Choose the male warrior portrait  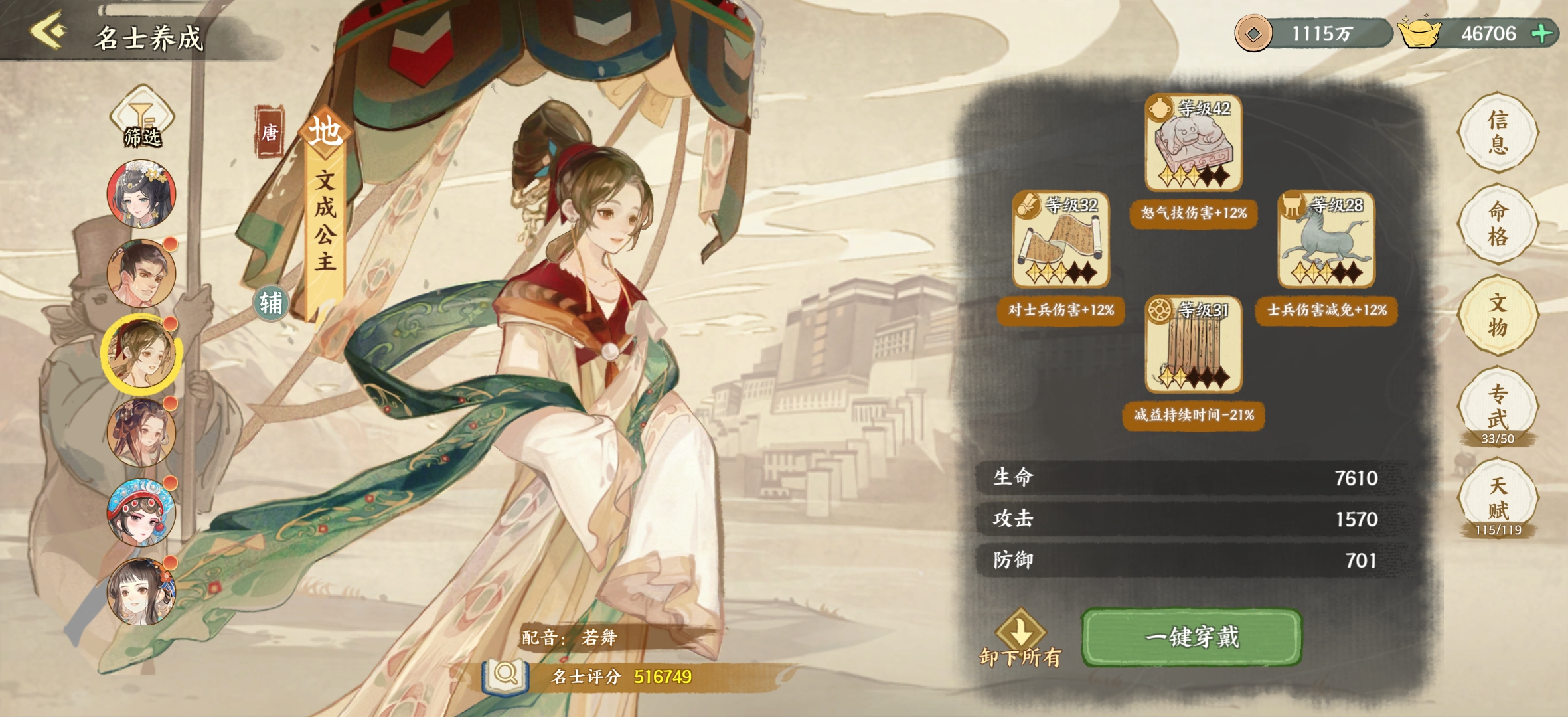(141, 273)
